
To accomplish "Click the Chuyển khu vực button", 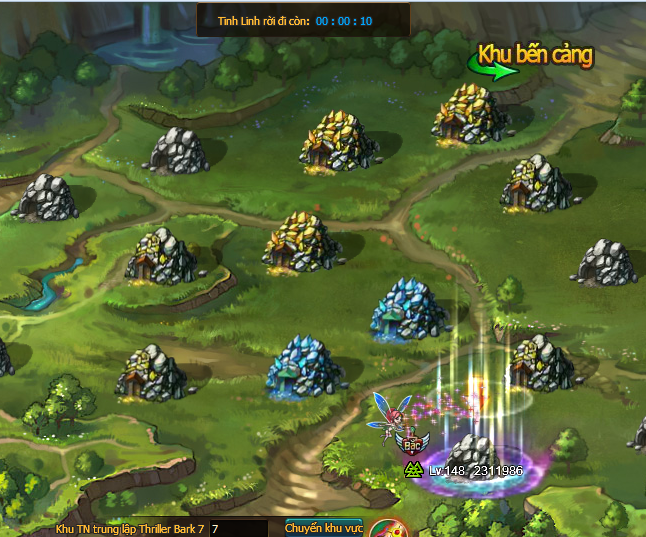I will tap(323, 527).
